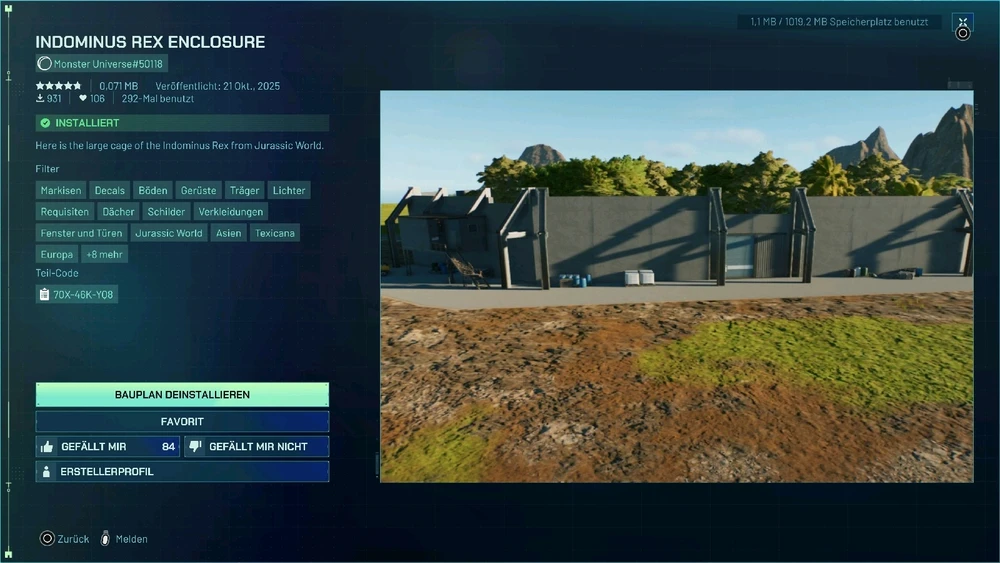Pick the Dächer filter tag
Image resolution: width=1000 pixels, height=563 pixels.
119,212
